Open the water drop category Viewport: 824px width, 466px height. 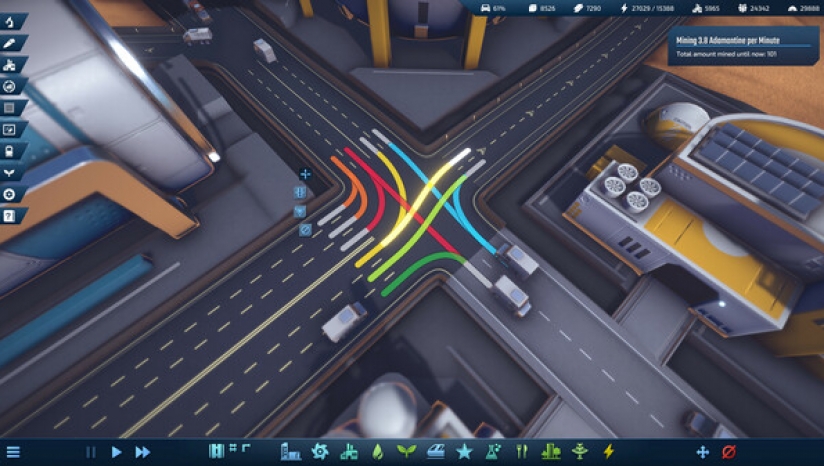[x=377, y=451]
